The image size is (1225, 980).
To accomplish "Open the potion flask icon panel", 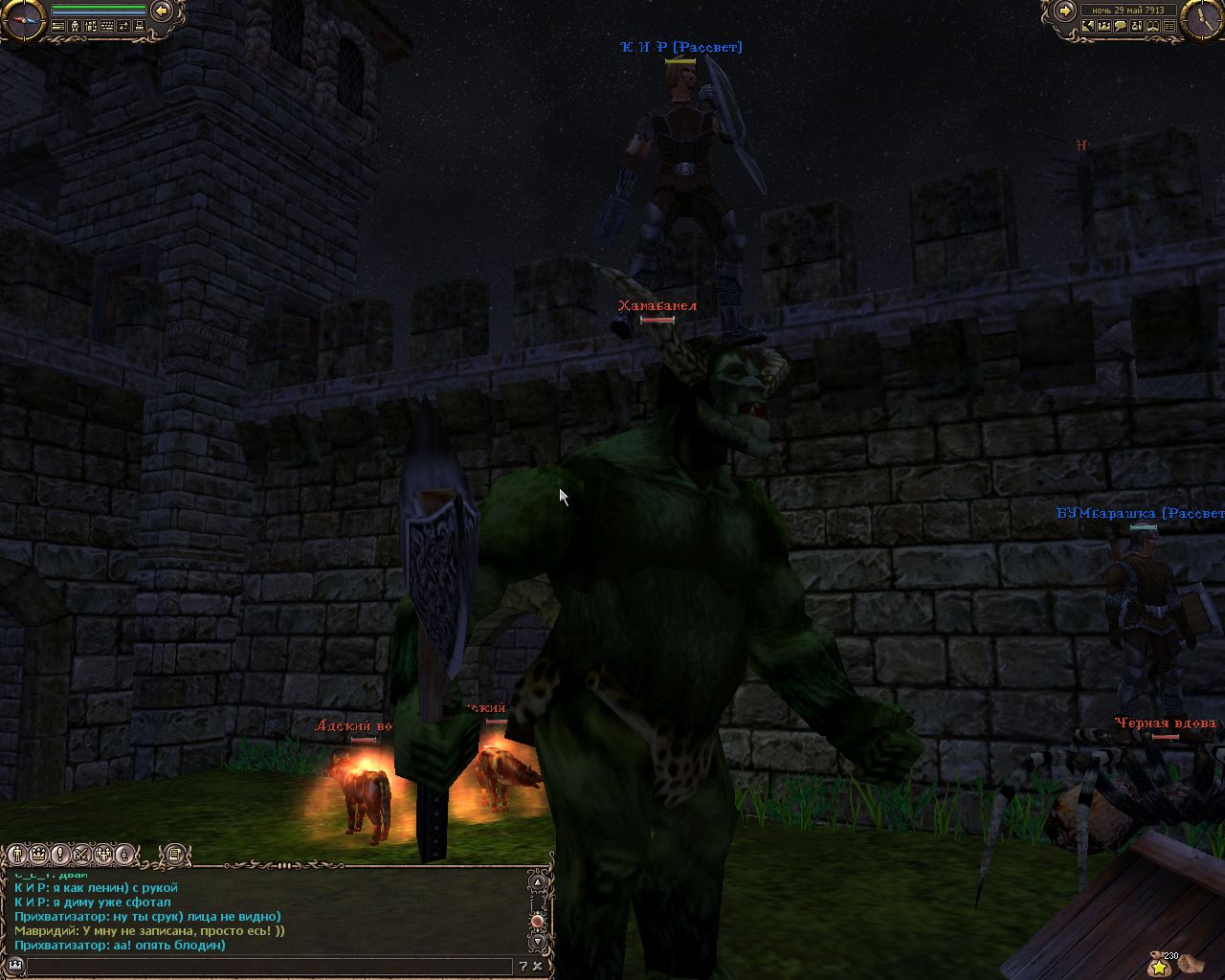I will click(1137, 26).
